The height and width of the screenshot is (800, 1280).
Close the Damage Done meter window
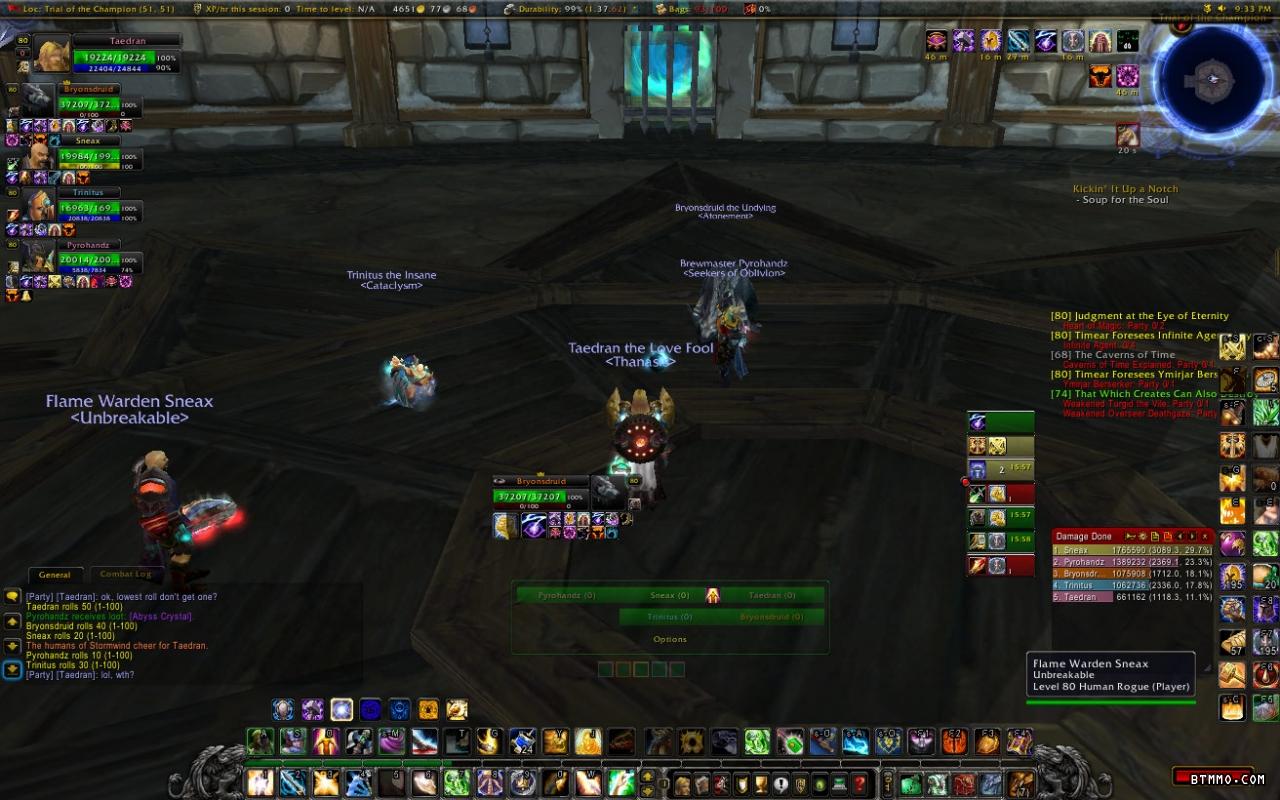[1206, 537]
